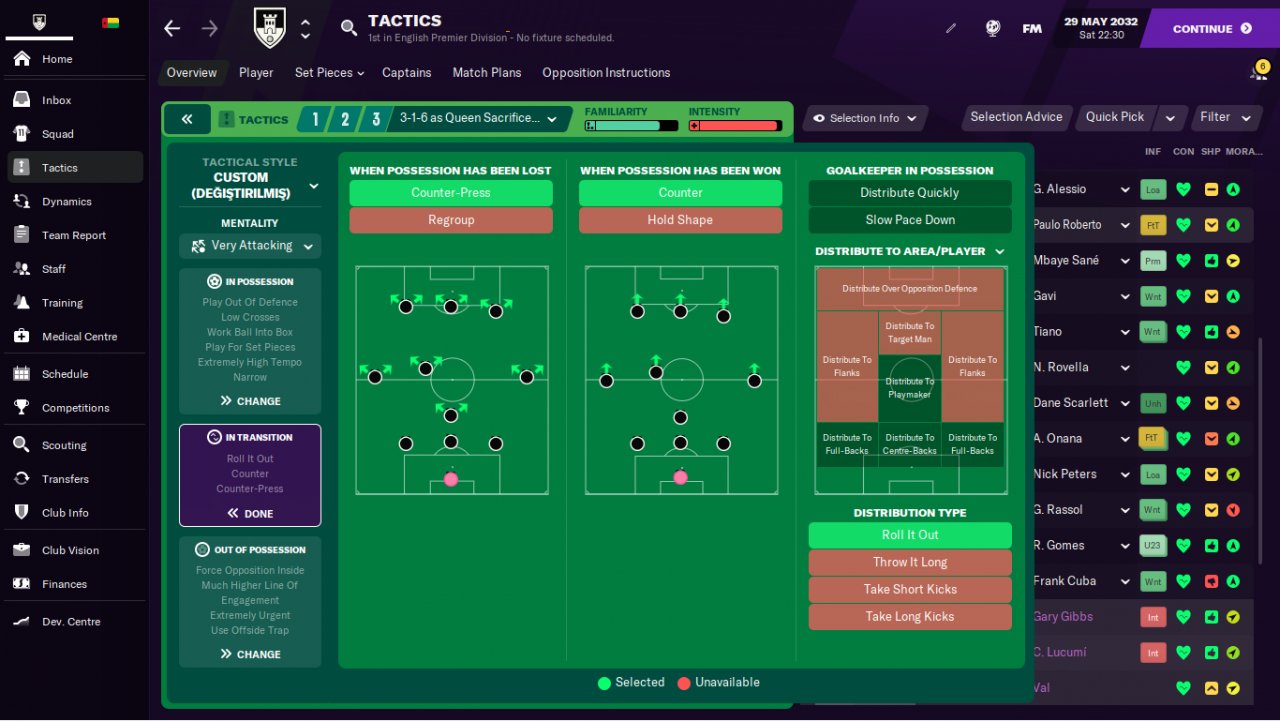The height and width of the screenshot is (722, 1280).
Task: Enable Distribute Quickly for goalkeeper
Action: 909,193
